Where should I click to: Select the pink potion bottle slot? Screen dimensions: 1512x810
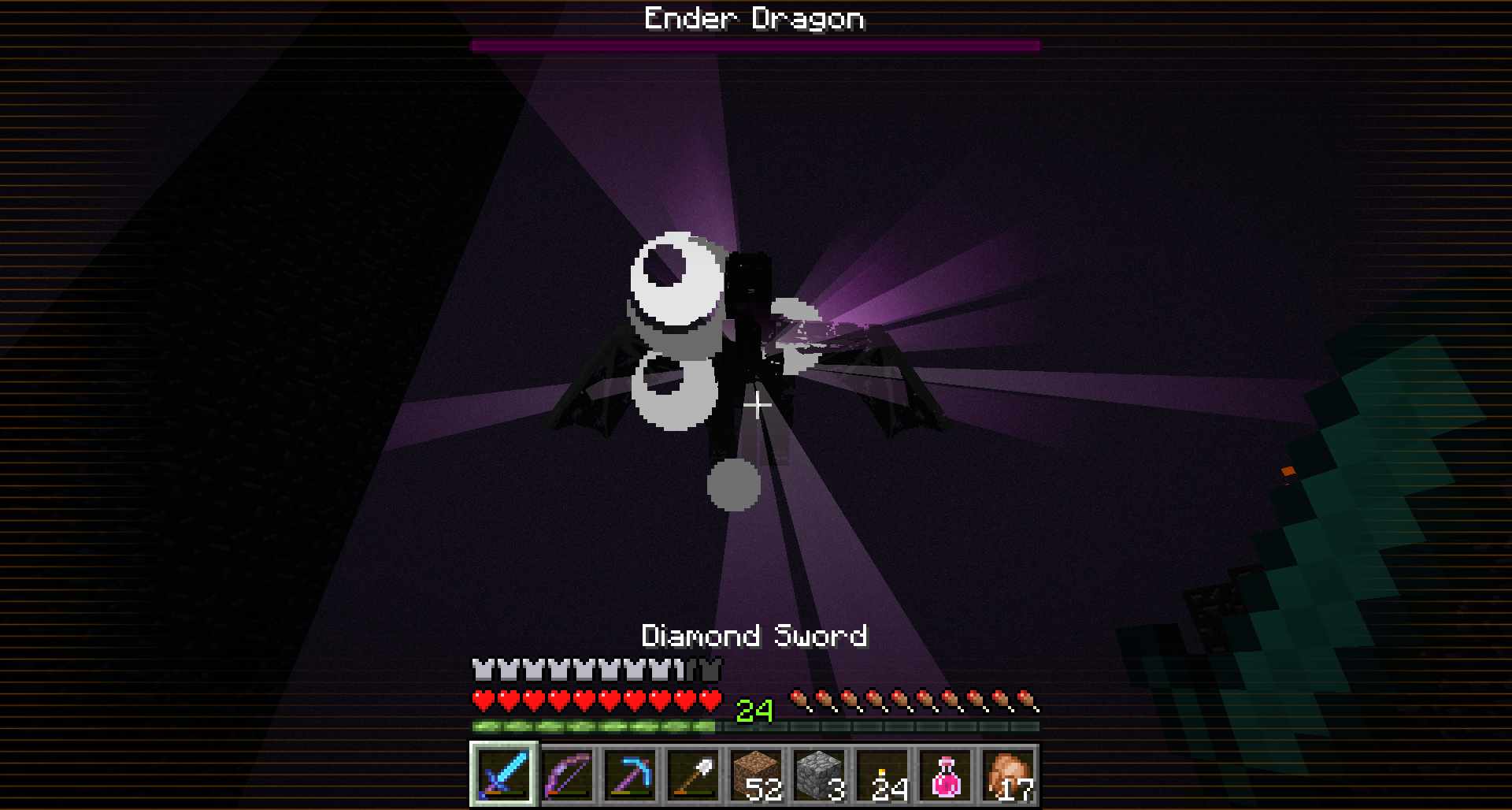pos(945,775)
